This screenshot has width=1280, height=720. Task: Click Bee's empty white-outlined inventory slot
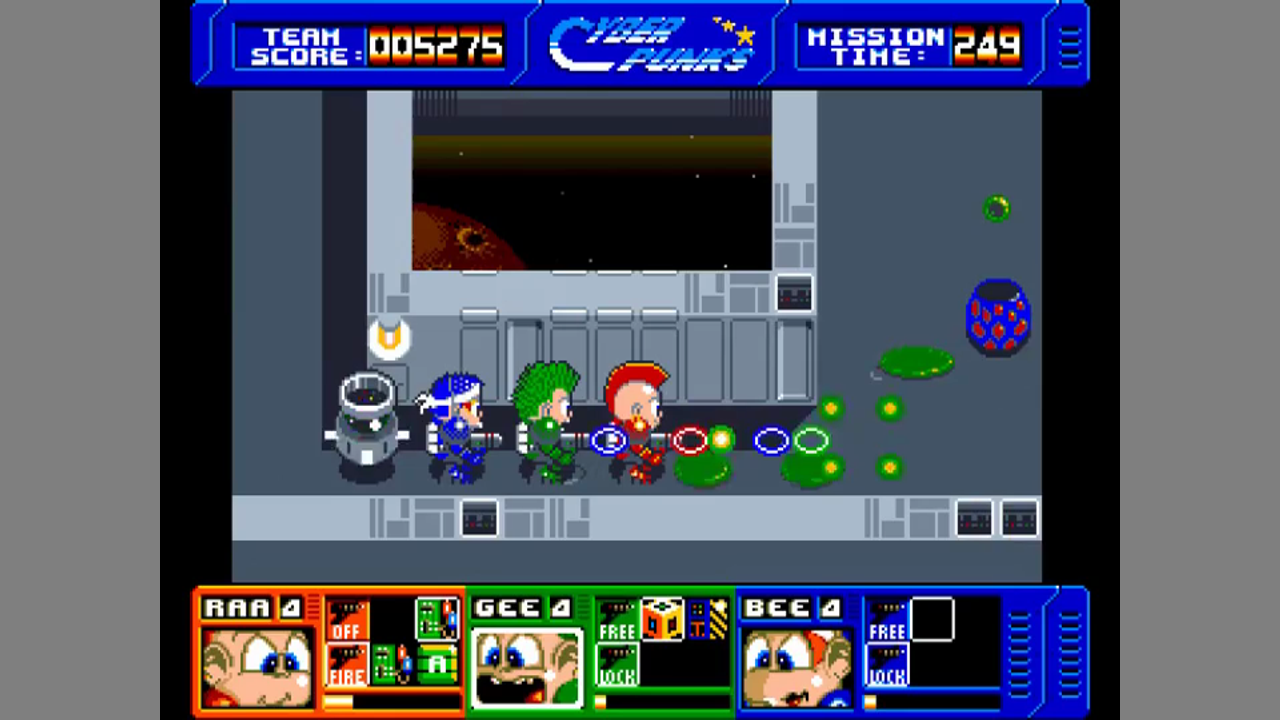point(932,619)
